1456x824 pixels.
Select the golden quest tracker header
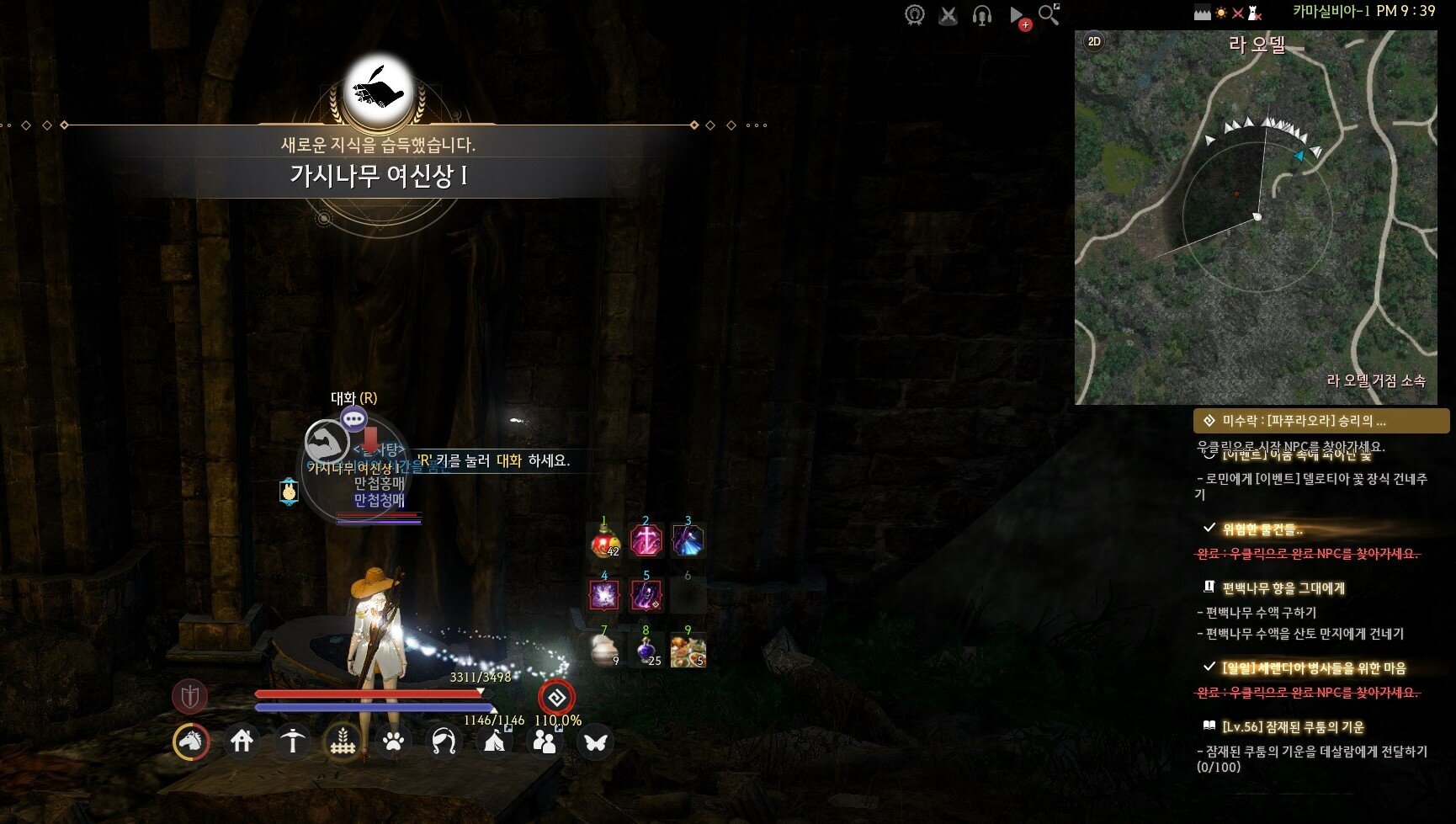click(1320, 420)
